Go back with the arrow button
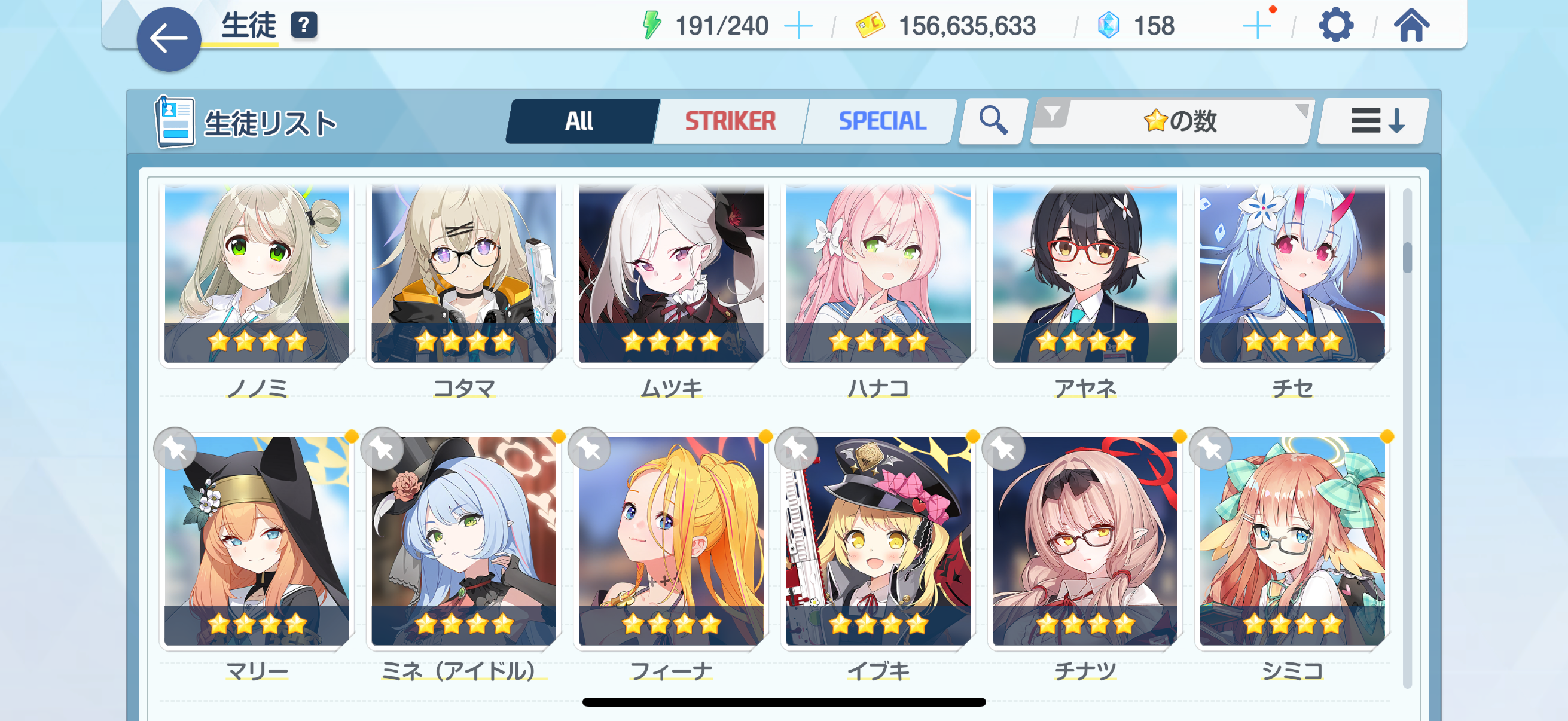Screen dimensions: 1568x721 169,39
